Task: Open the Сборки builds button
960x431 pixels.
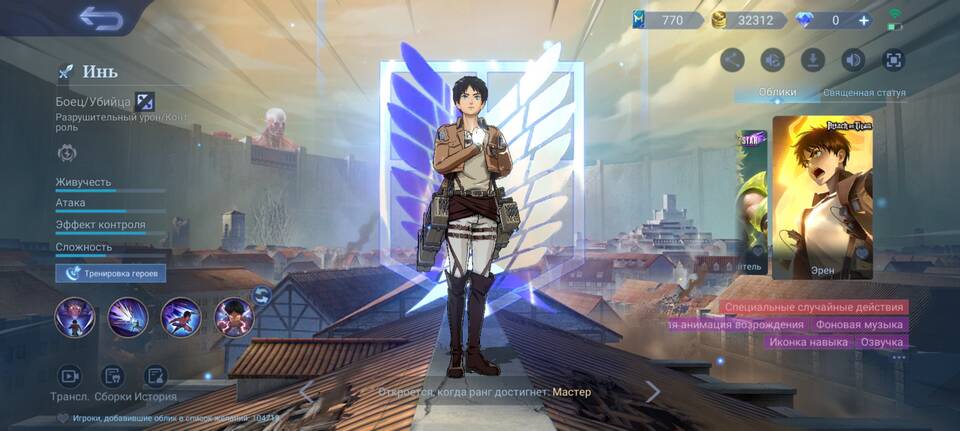Action: tap(113, 377)
